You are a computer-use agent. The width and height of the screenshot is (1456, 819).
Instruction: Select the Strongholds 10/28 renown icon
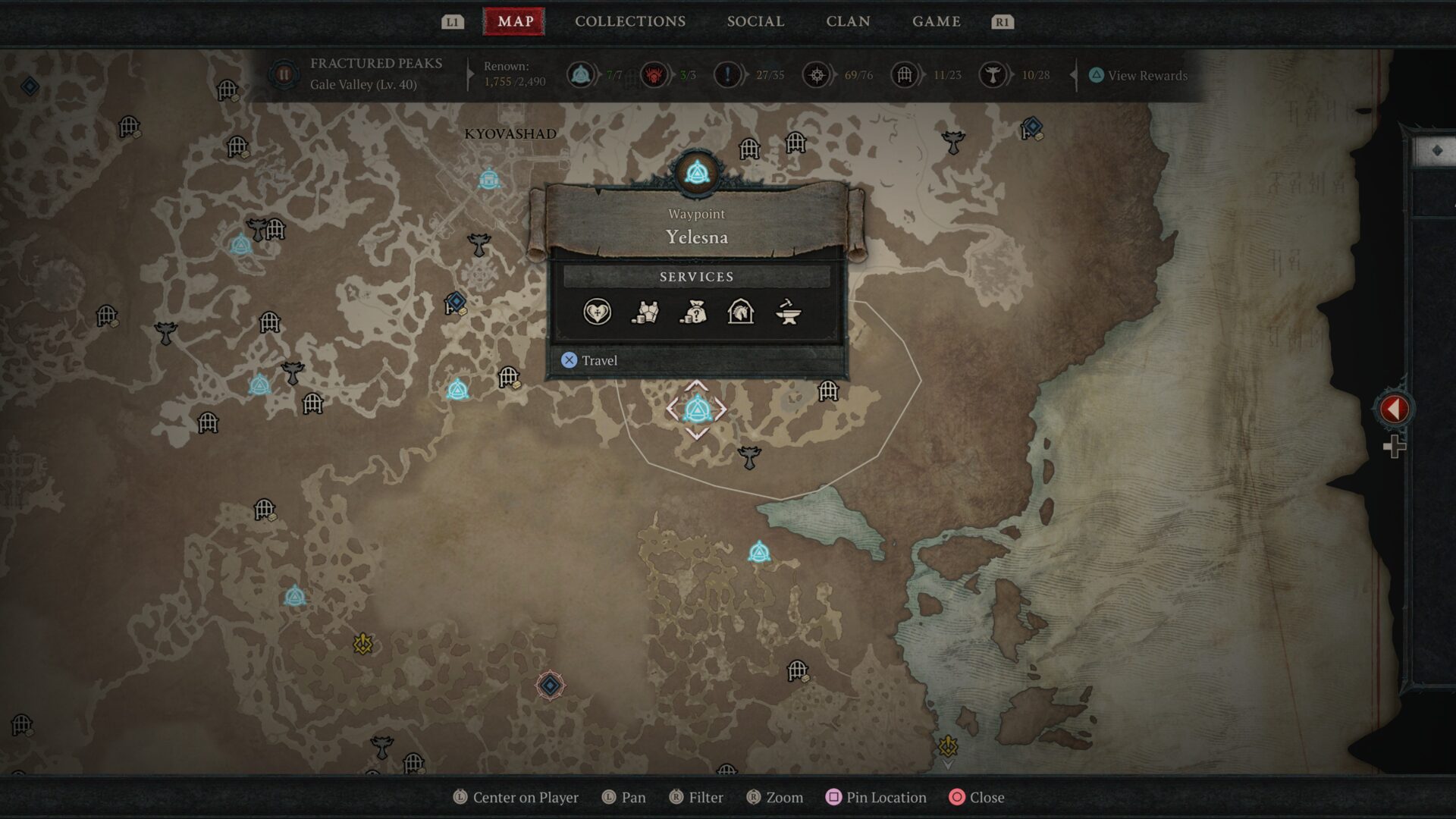pyautogui.click(x=992, y=76)
